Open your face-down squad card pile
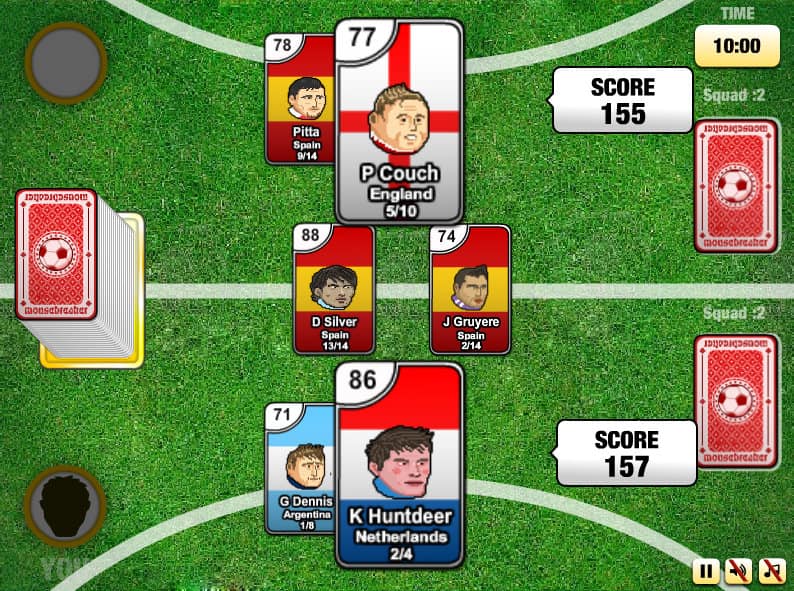 coord(736,402)
